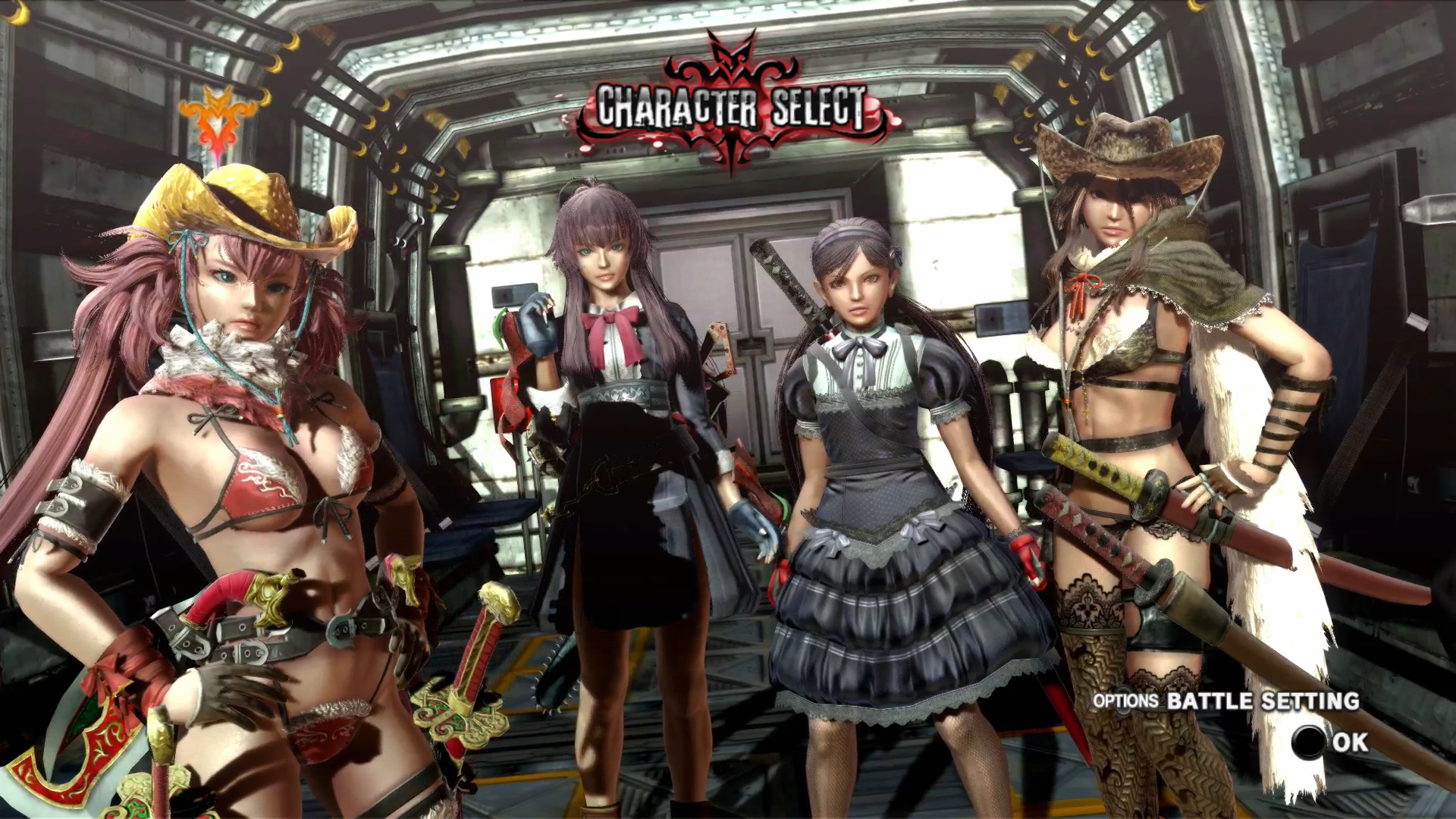Click the CHARACTER SELECT title banner
The image size is (1456, 819).
[728, 106]
